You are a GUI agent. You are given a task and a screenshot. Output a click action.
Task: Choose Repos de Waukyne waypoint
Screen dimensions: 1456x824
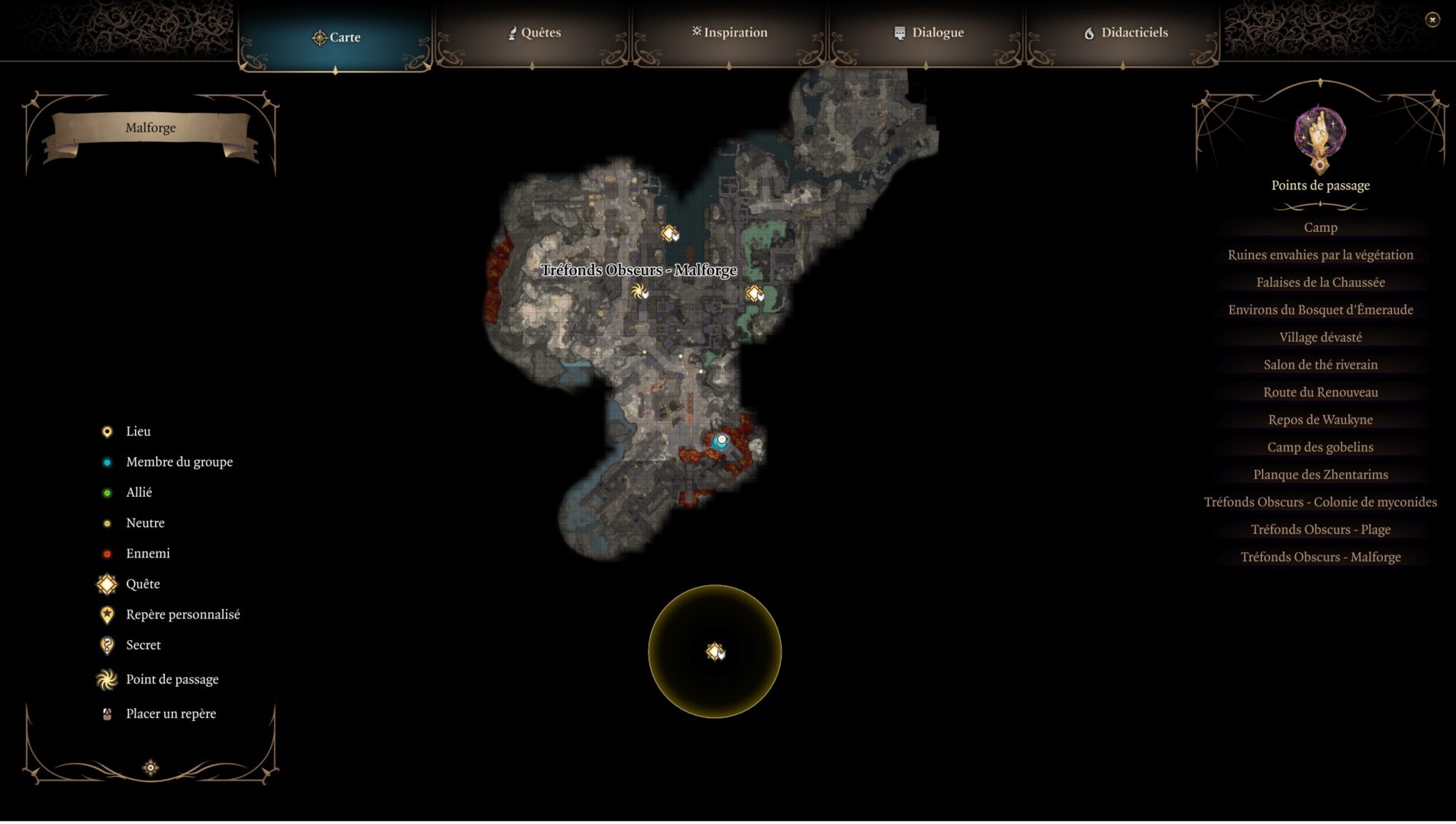1320,420
